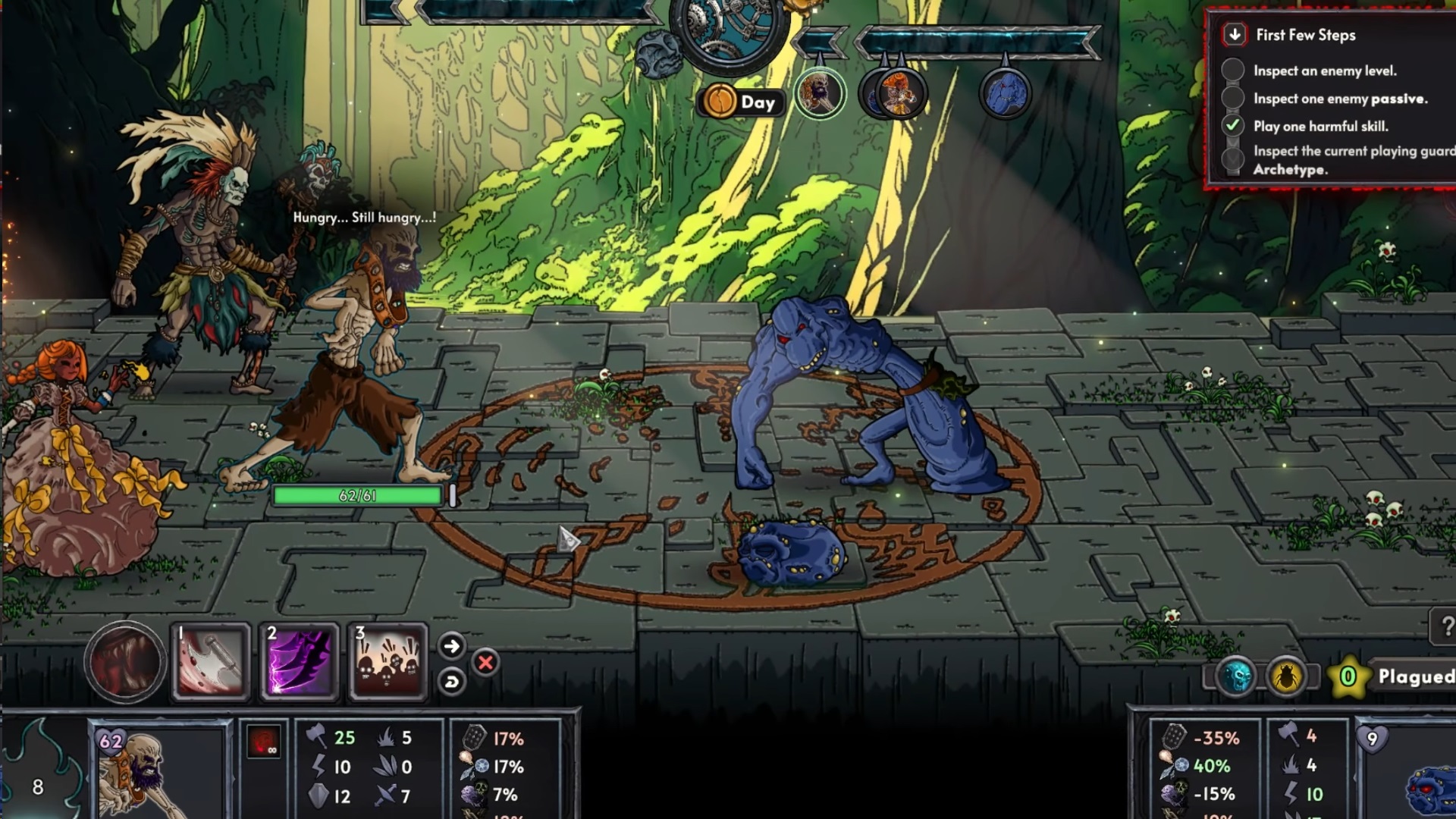1456x819 pixels.
Task: Use the shadowy crowd skill in slot 3
Action: [x=388, y=661]
